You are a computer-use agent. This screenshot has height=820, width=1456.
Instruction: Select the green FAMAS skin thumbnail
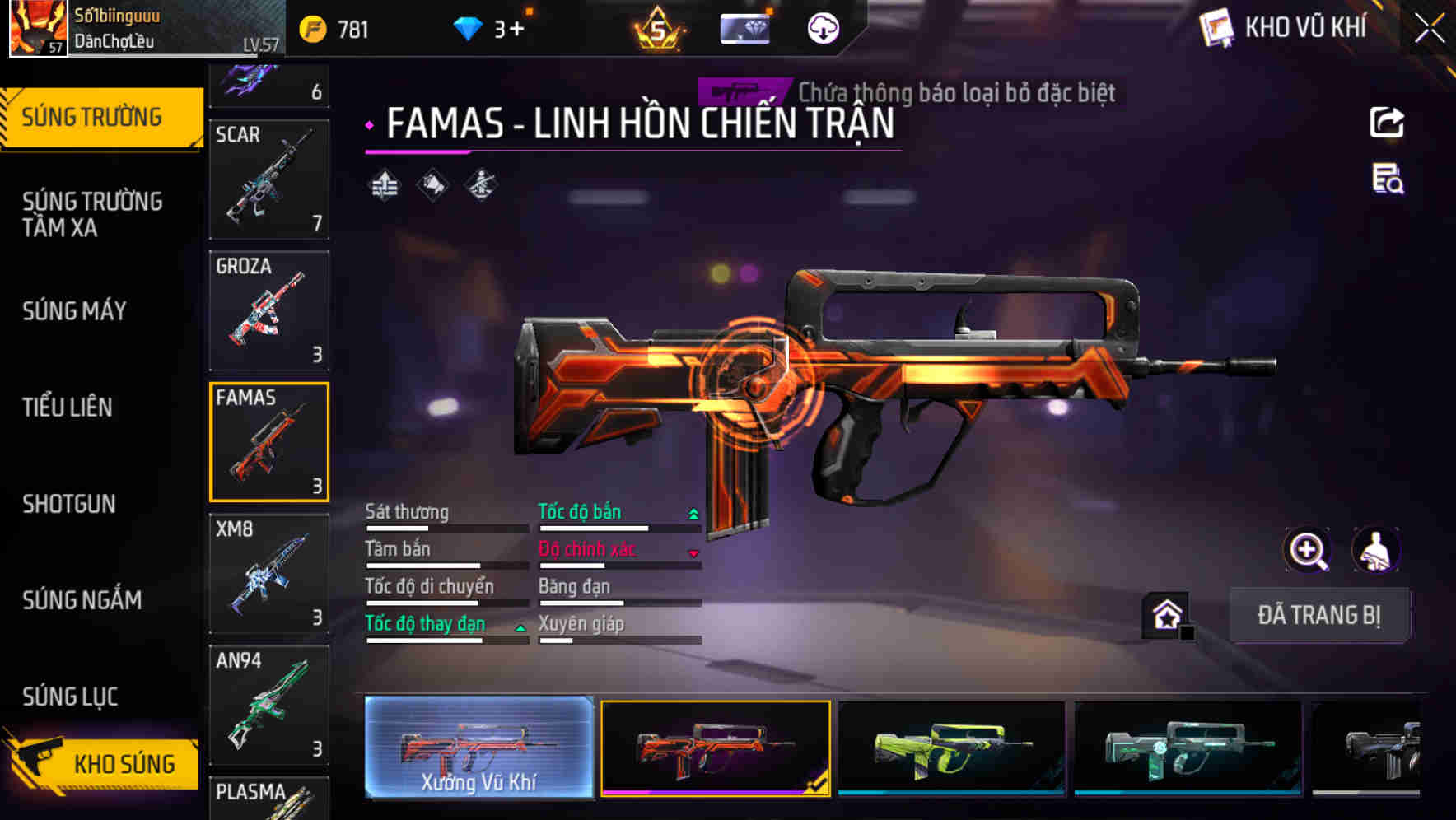951,749
